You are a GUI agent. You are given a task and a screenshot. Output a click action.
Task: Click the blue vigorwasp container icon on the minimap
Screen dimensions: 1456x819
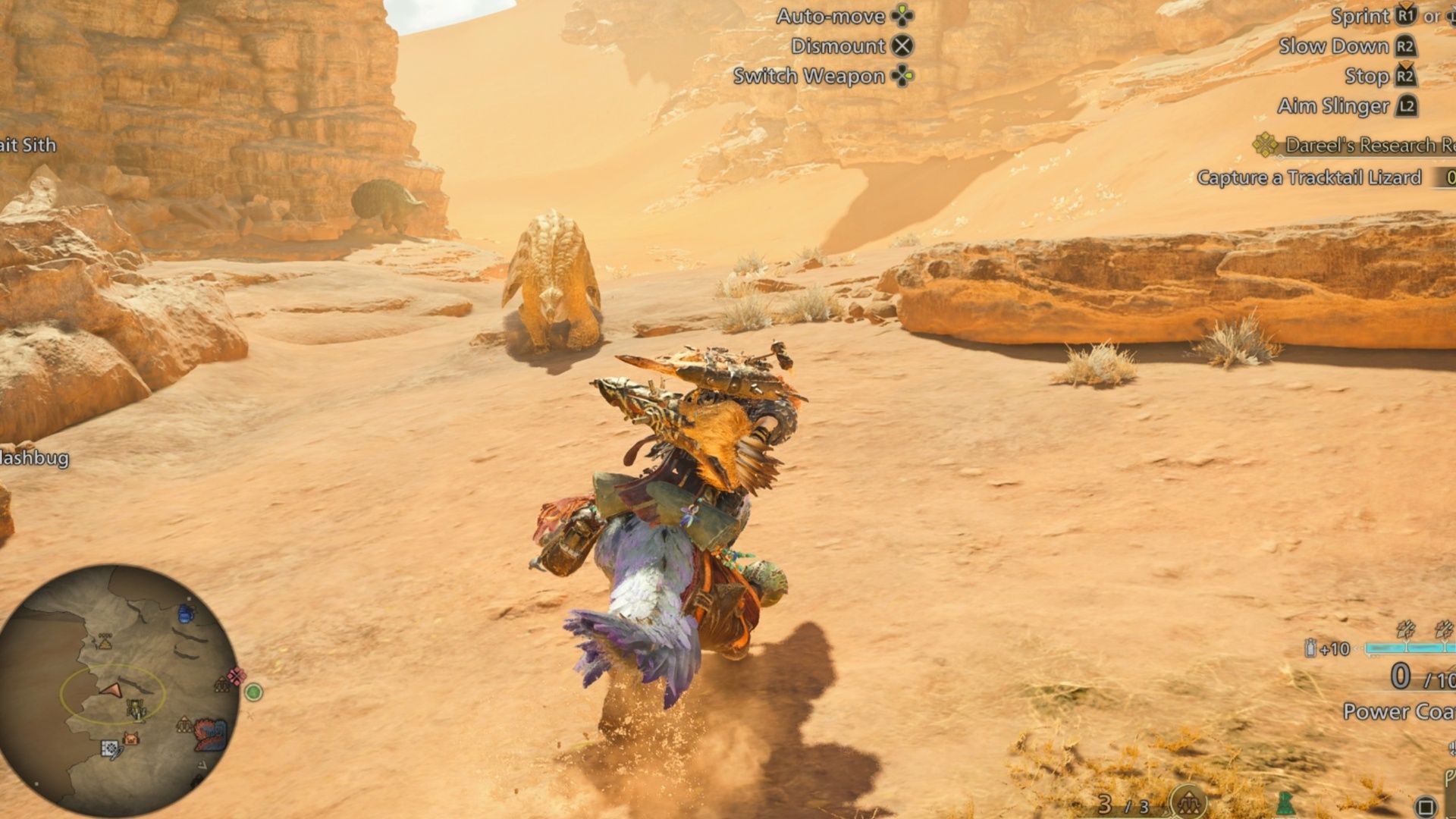coord(185,614)
